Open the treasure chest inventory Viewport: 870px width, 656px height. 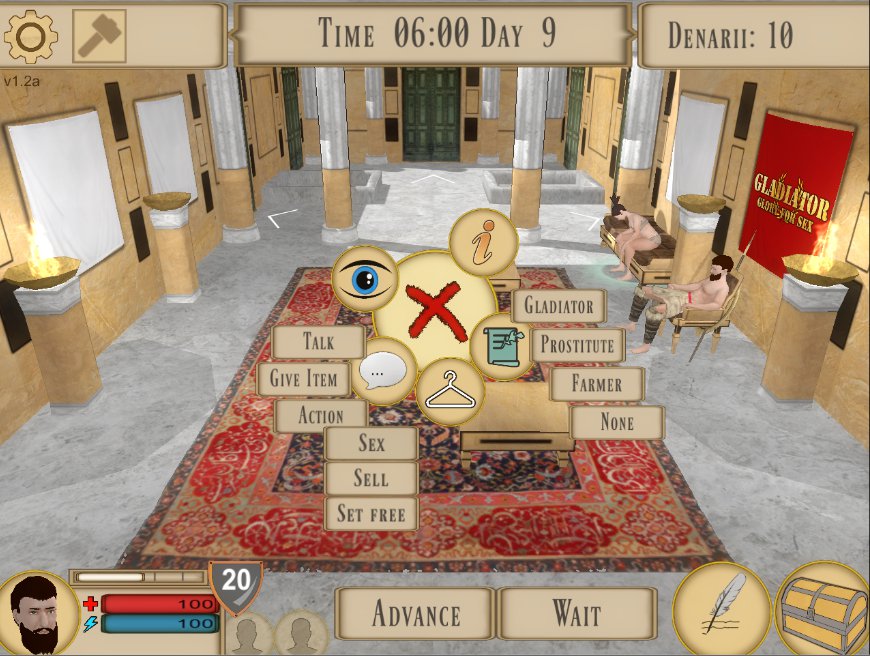point(823,611)
